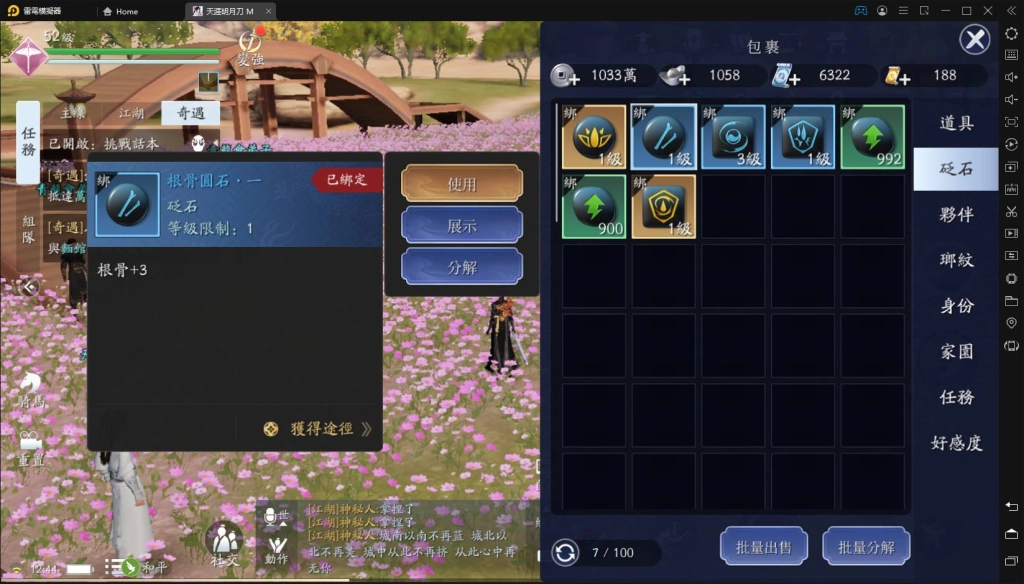Choose the 好感度 tab
Image resolution: width=1024 pixels, height=584 pixels.
coord(957,443)
